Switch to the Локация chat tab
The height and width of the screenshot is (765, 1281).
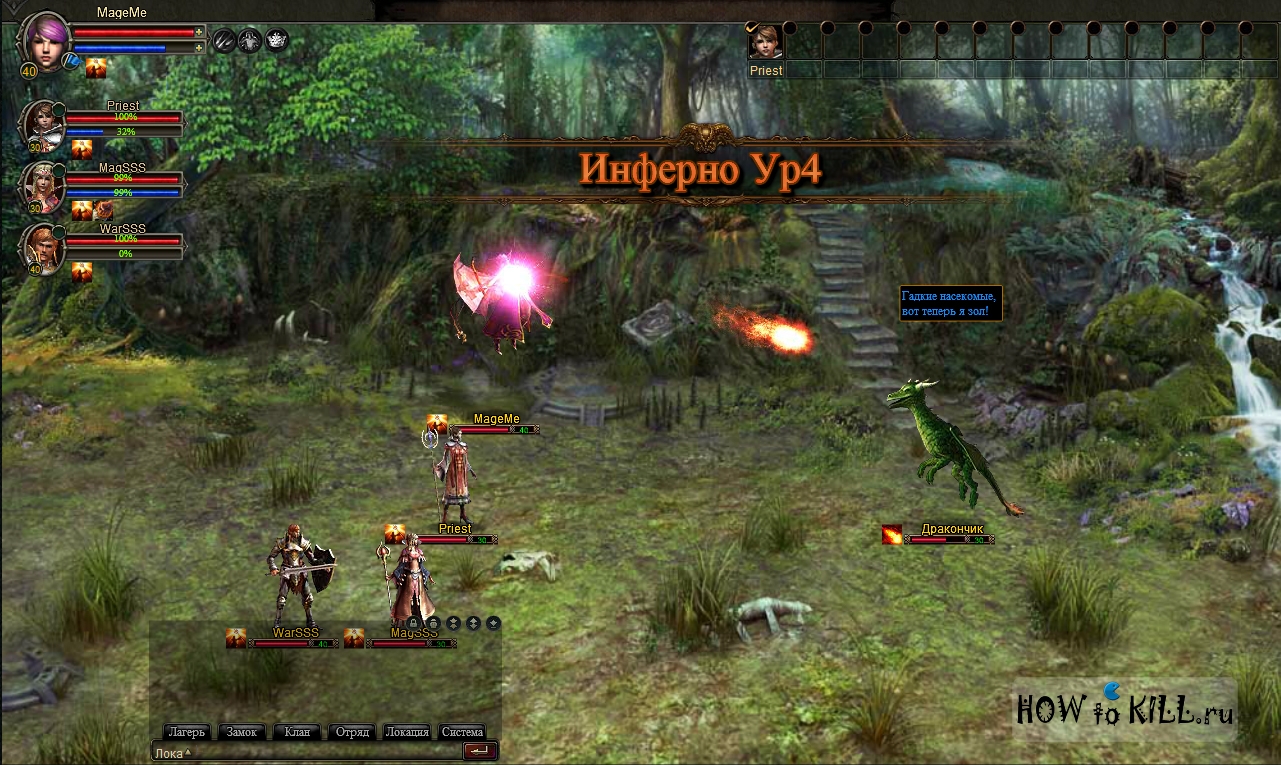(407, 732)
